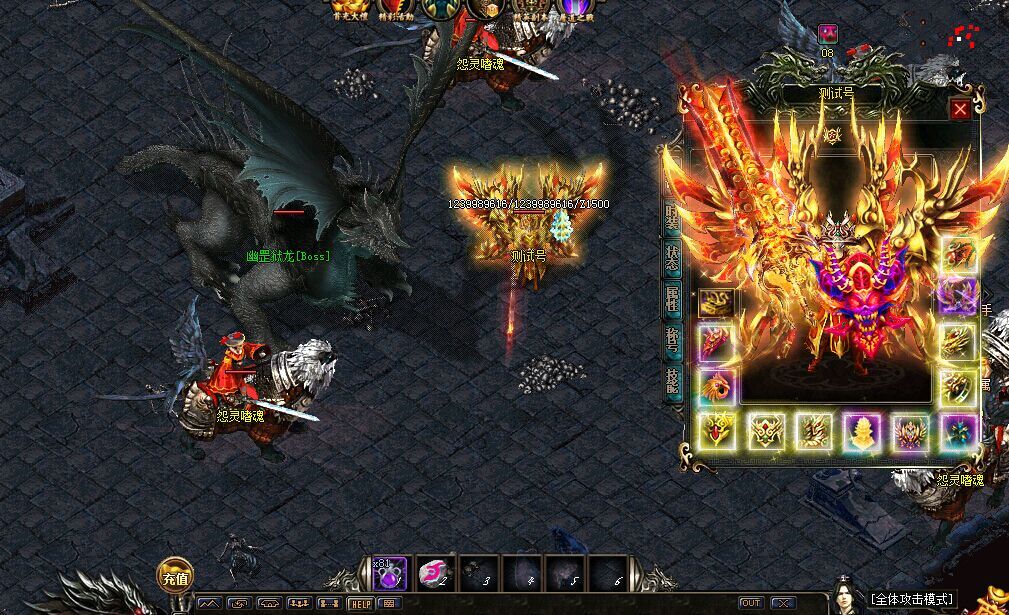Open the HELP button on the bottom bar
1009x615 pixels.
360,603
